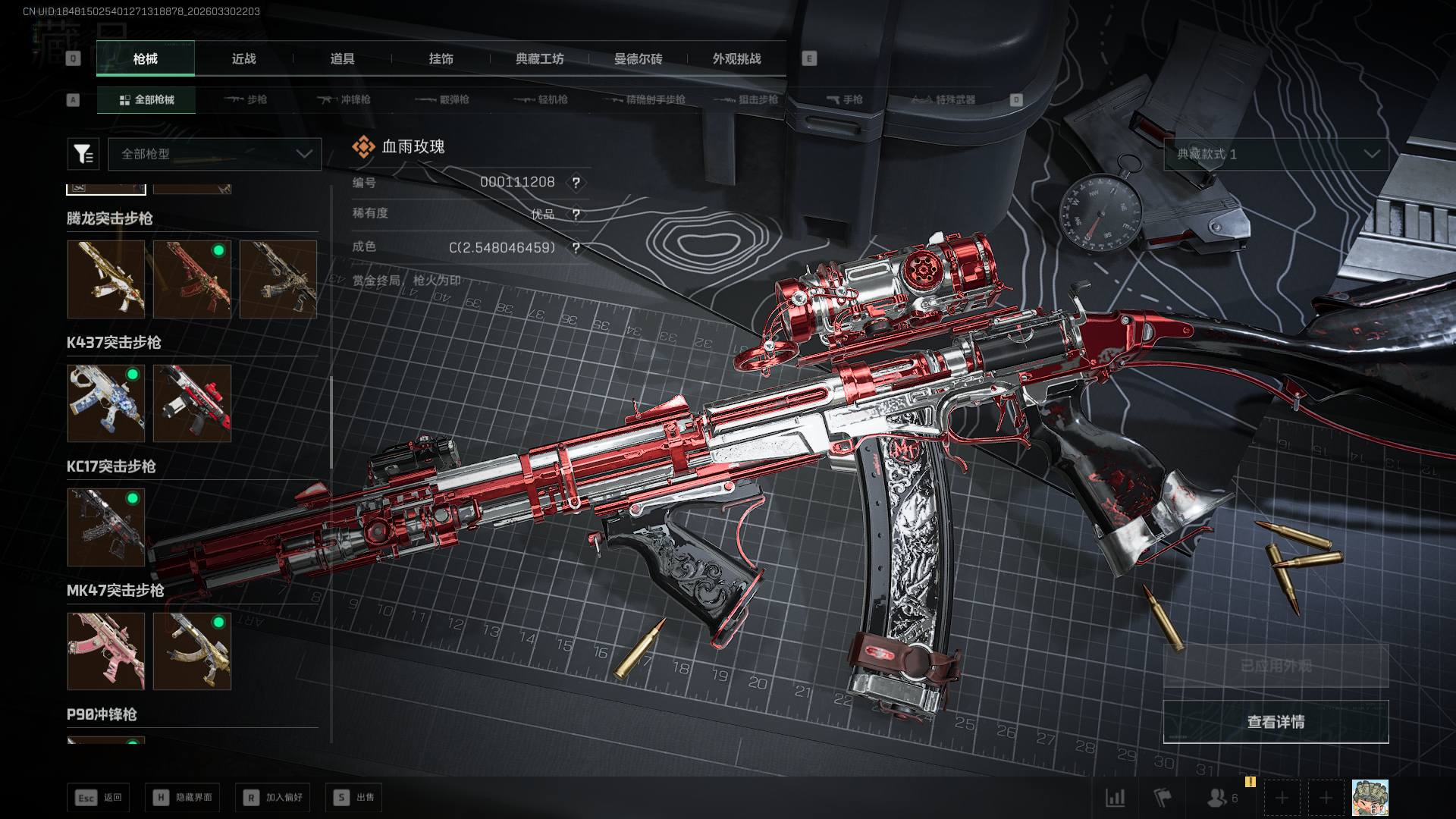
Task: Select the KC17 assault rifle skin
Action: 105,526
